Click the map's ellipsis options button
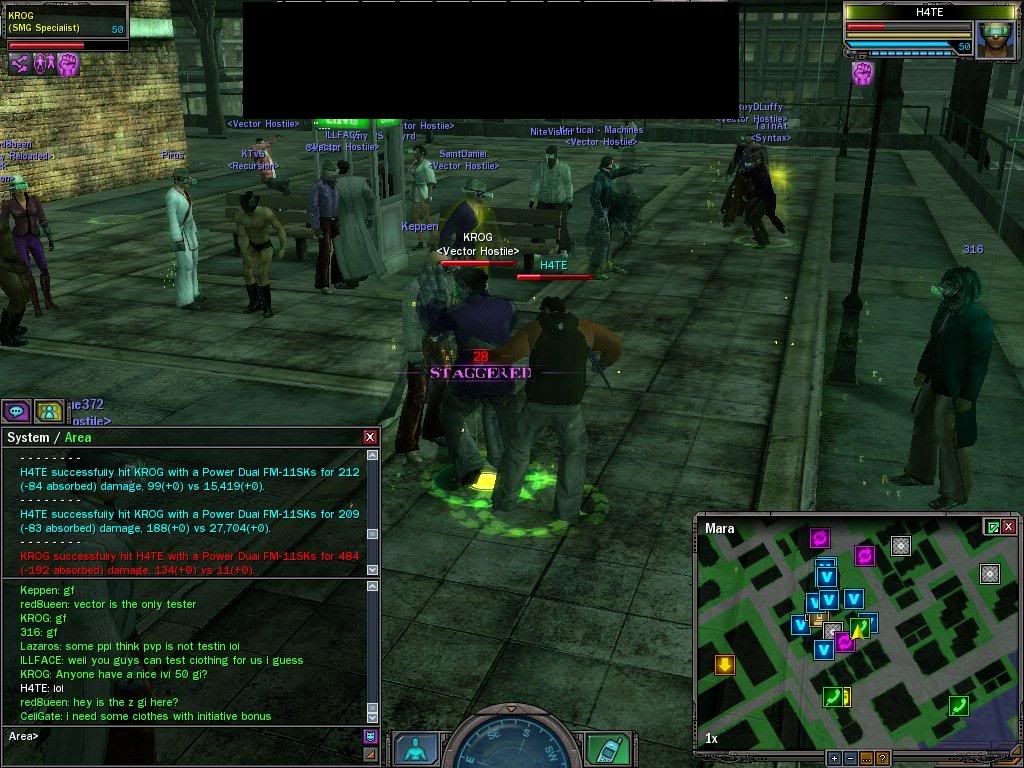The image size is (1024, 768). pyautogui.click(x=866, y=758)
